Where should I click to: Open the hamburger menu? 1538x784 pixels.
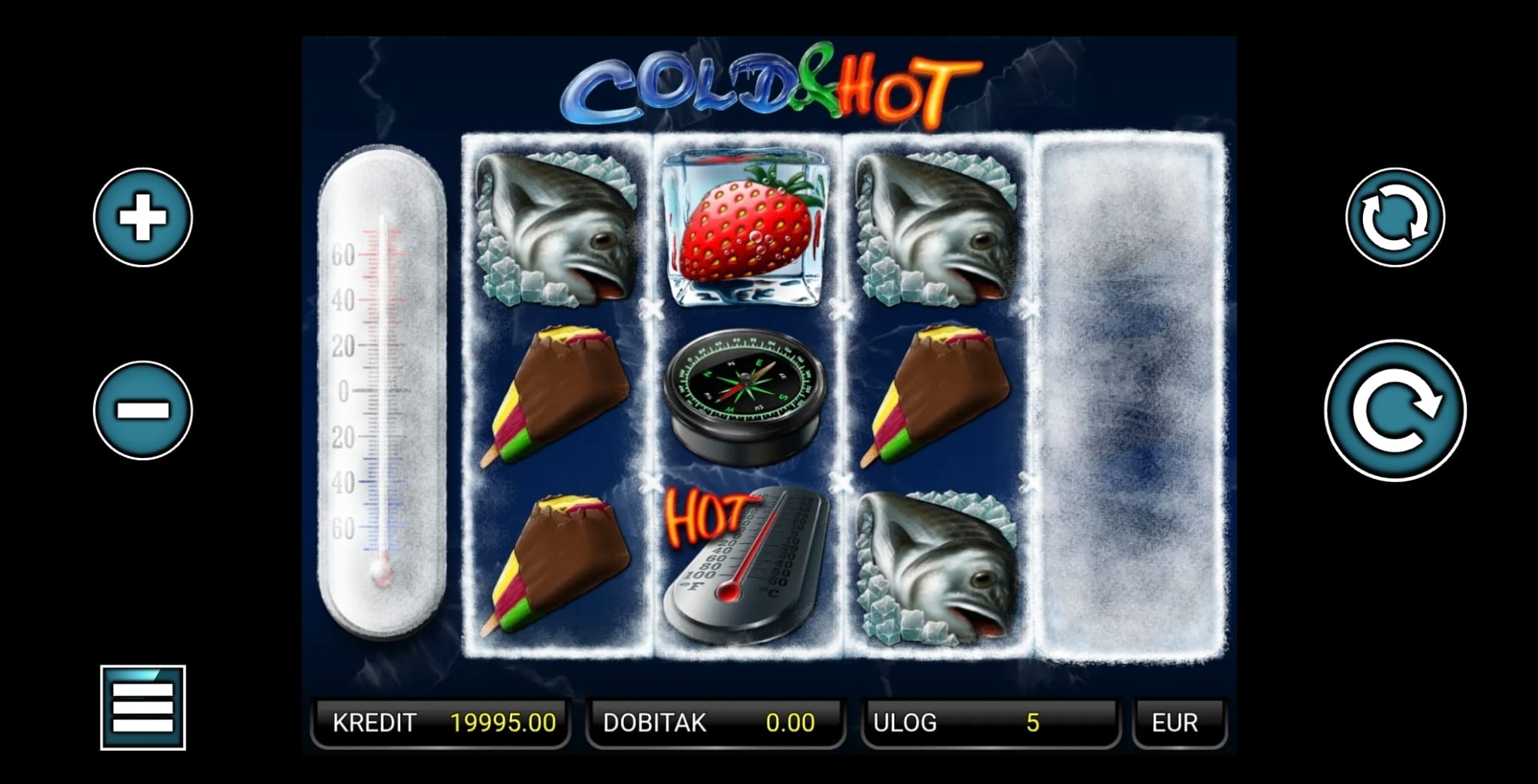(x=143, y=707)
